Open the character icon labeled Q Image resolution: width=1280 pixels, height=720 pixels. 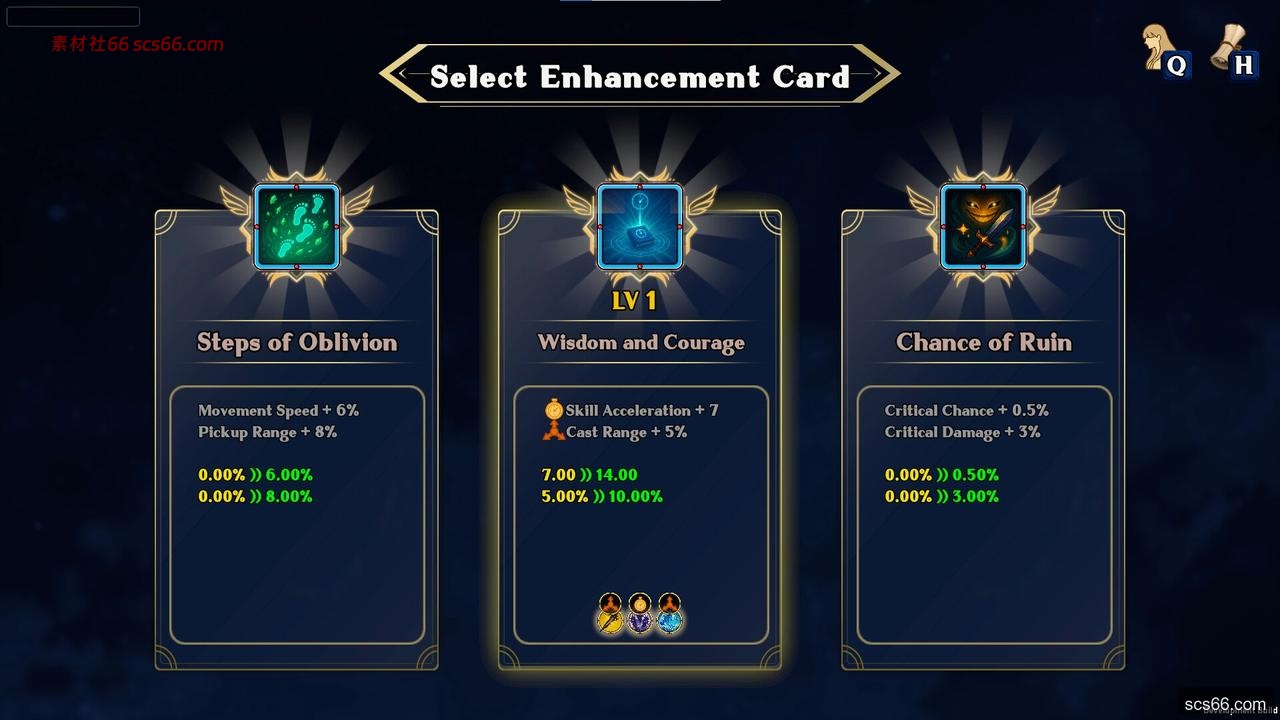point(1164,50)
